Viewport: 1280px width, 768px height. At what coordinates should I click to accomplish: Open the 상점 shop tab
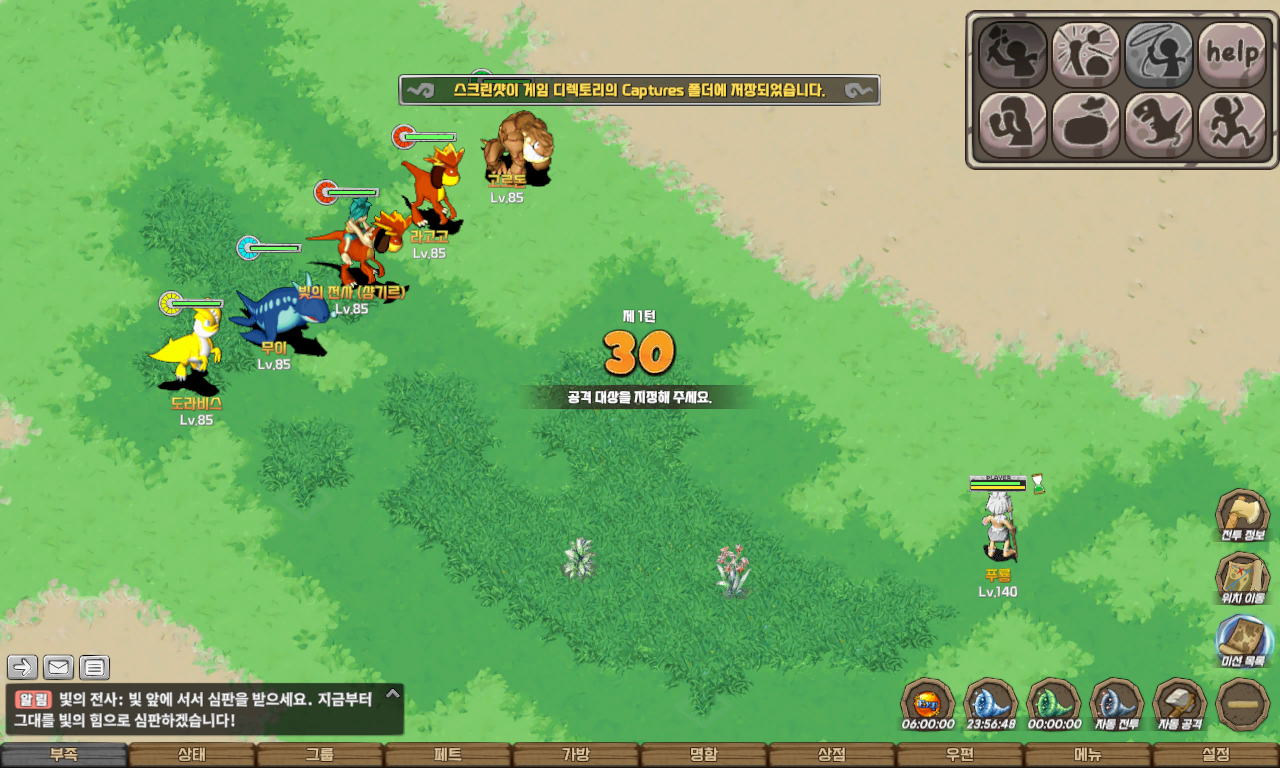pyautogui.click(x=831, y=755)
